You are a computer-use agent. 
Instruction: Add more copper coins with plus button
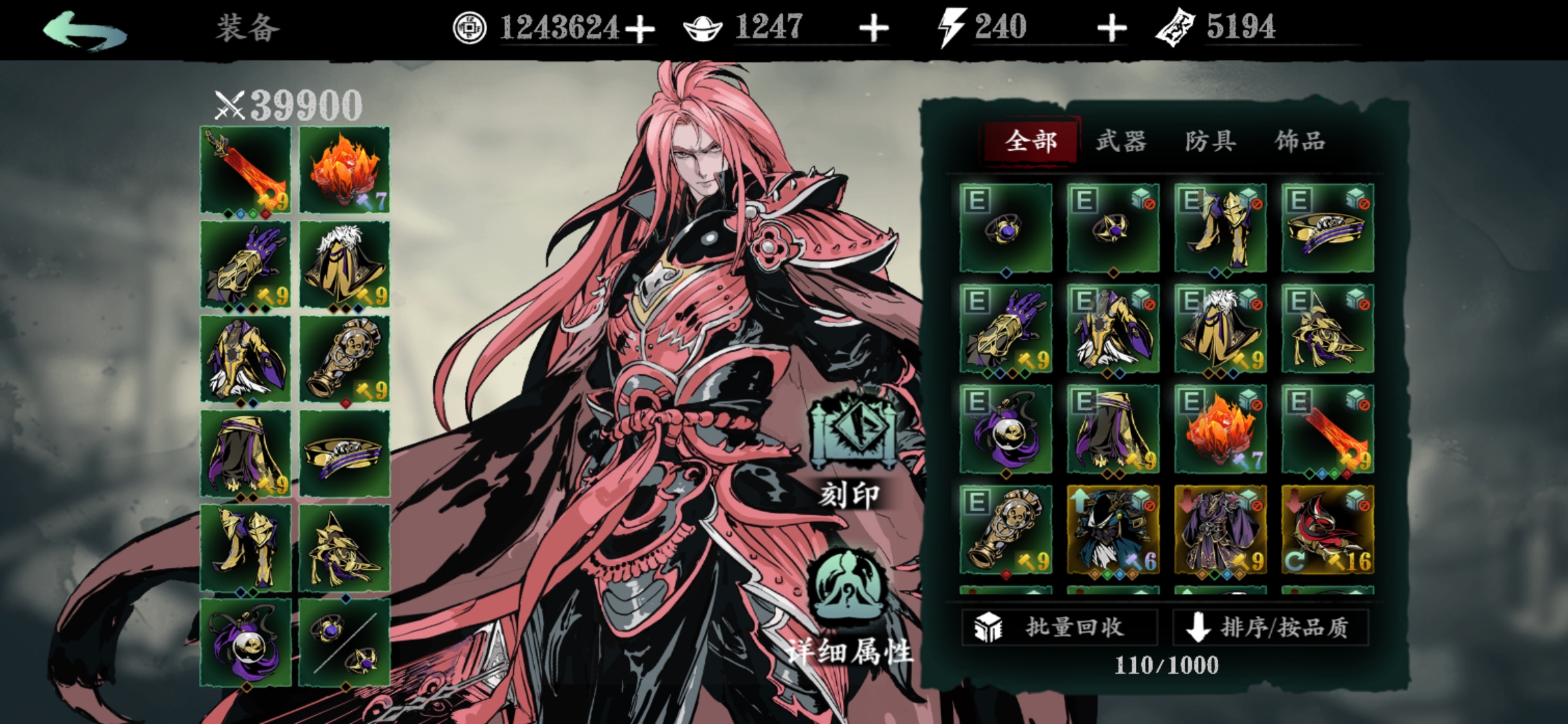click(640, 29)
